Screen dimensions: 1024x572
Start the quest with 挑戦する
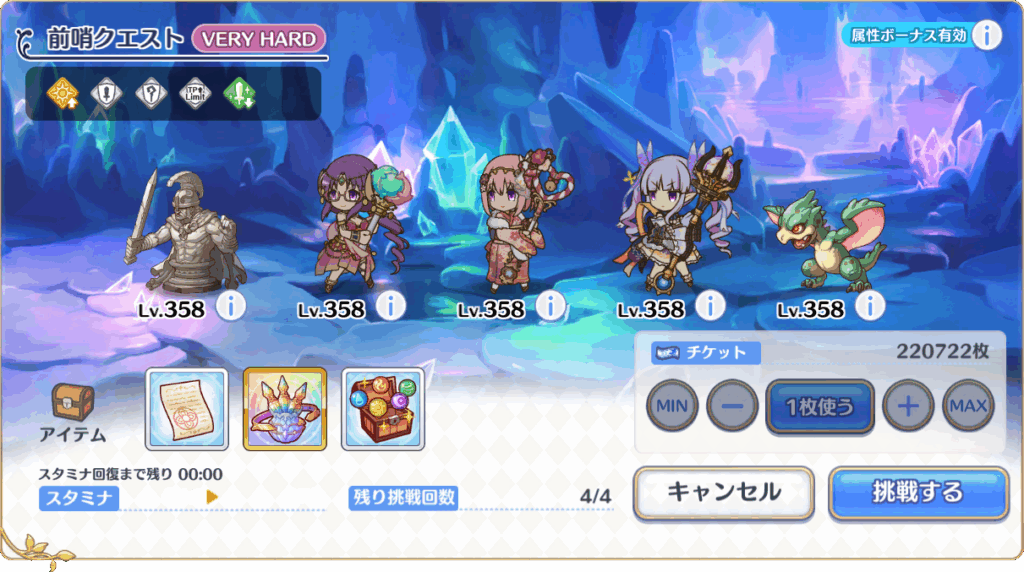pyautogui.click(x=917, y=493)
